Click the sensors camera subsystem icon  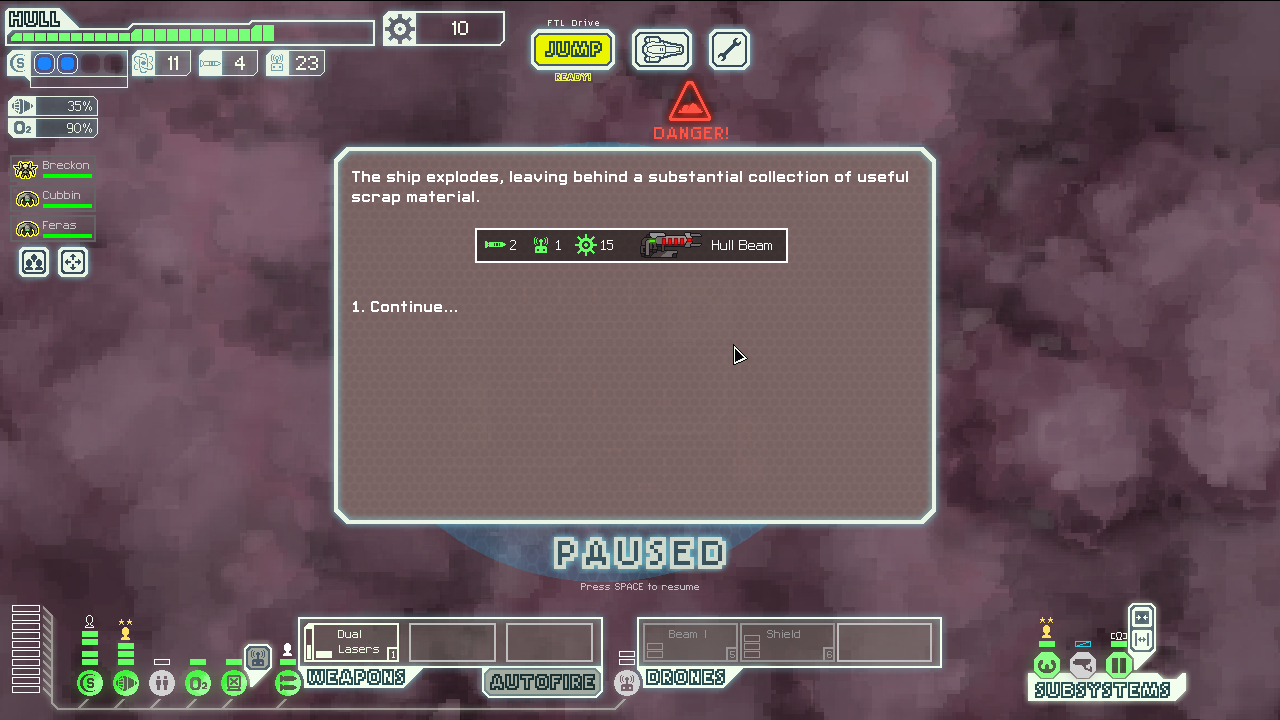[1082, 665]
